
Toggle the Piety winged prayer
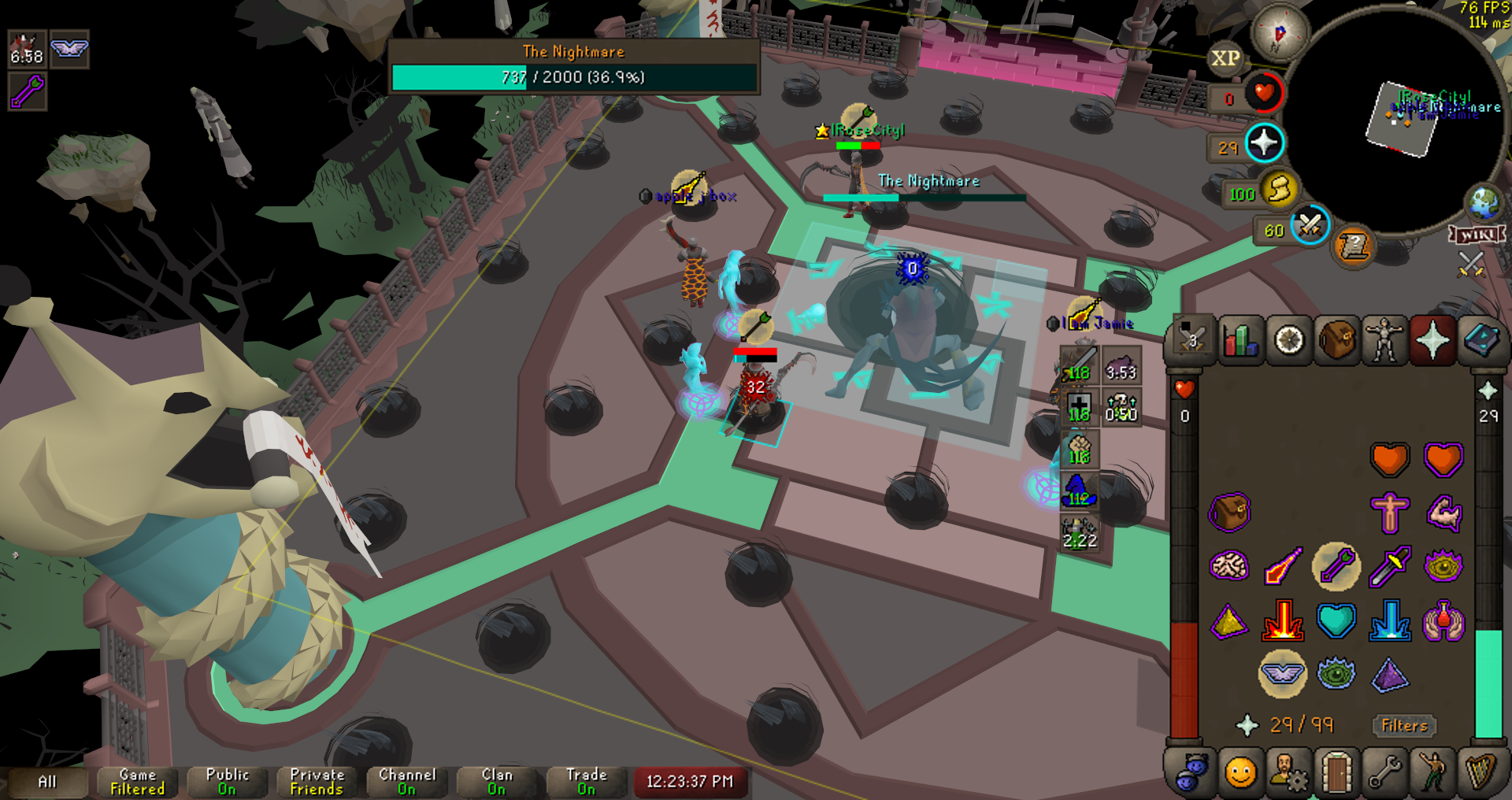pos(1282,673)
